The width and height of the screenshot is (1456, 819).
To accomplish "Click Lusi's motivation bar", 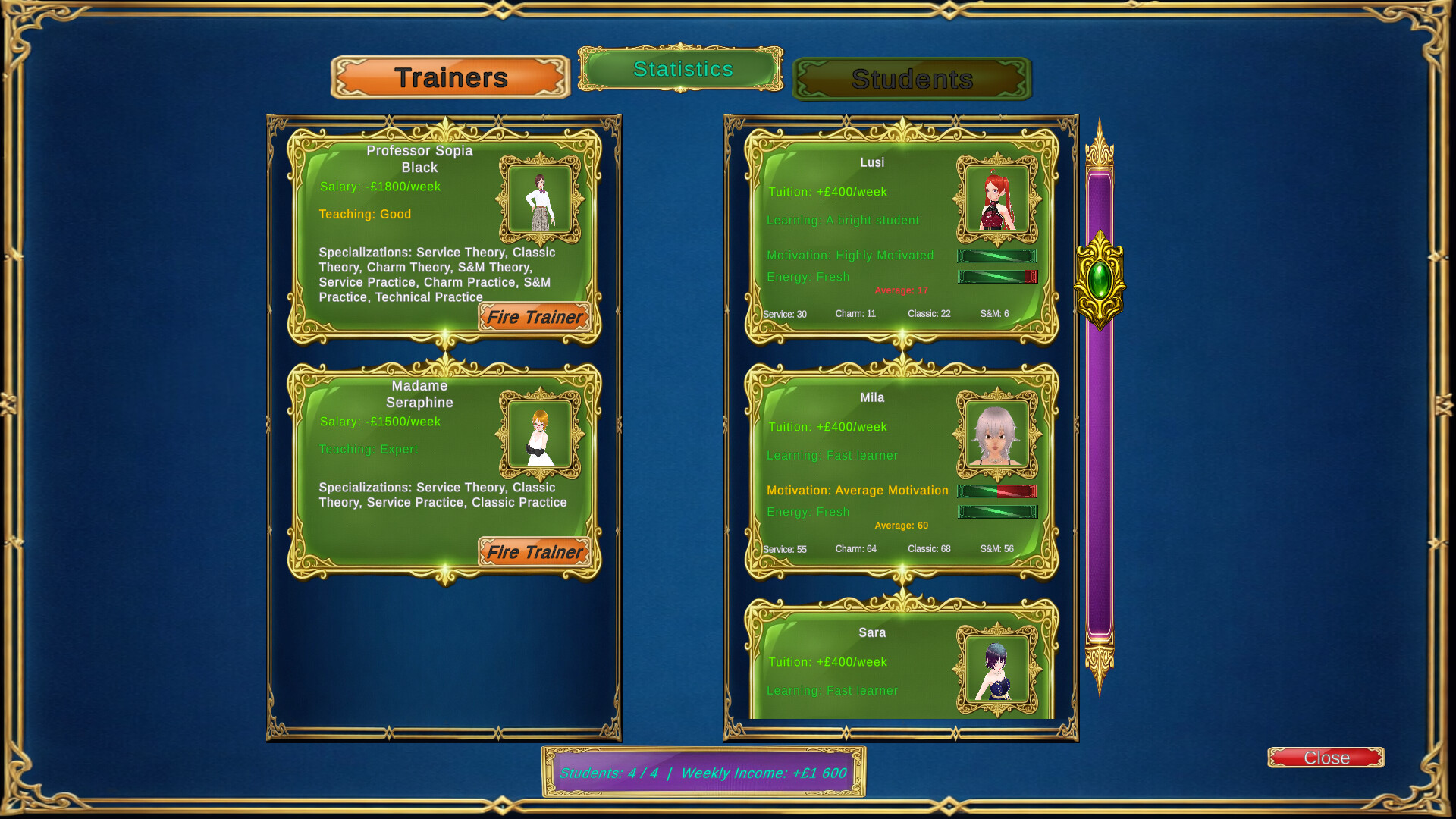I will tap(998, 256).
